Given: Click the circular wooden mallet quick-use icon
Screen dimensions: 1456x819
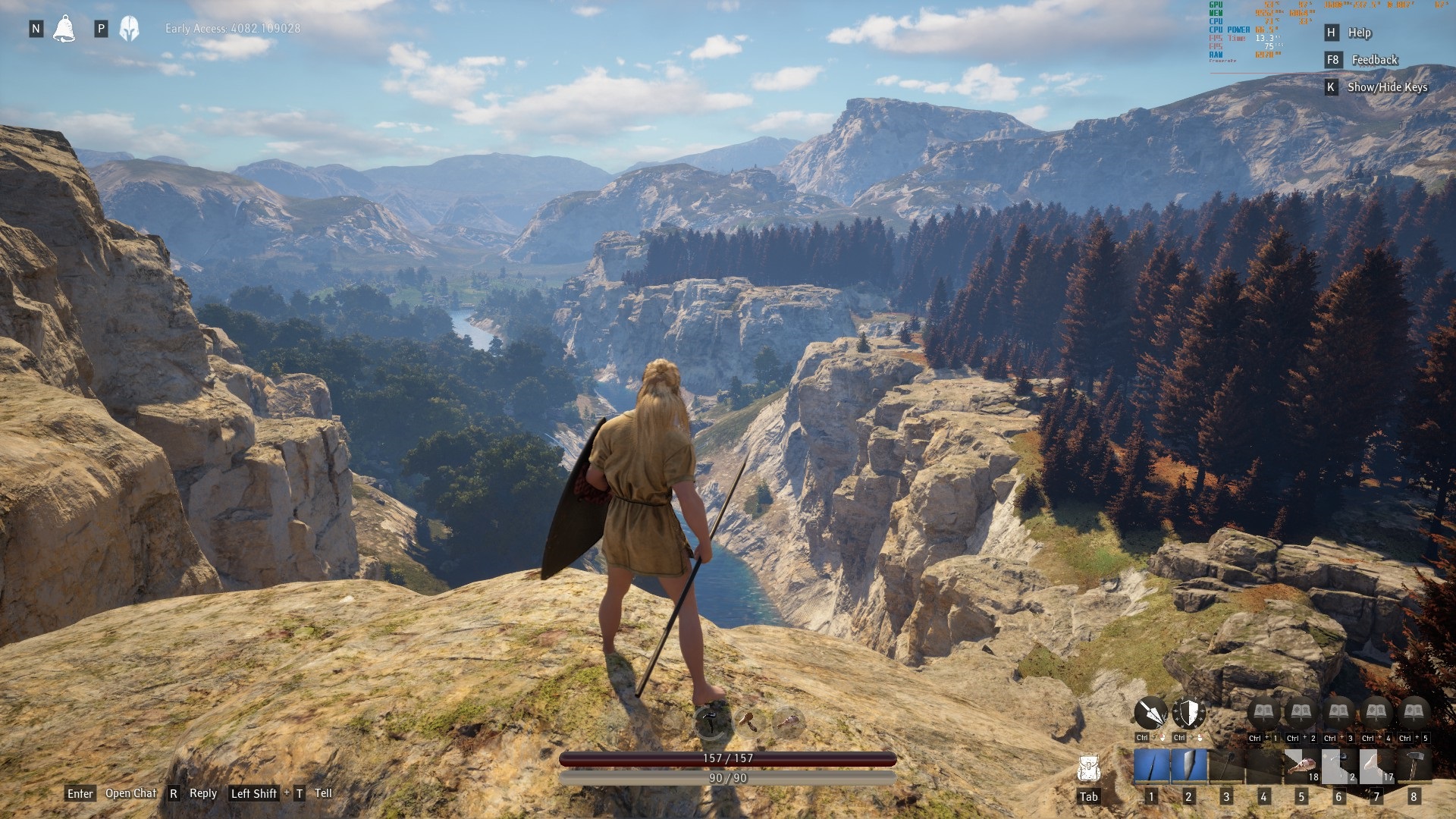Looking at the screenshot, I should click(x=748, y=721).
